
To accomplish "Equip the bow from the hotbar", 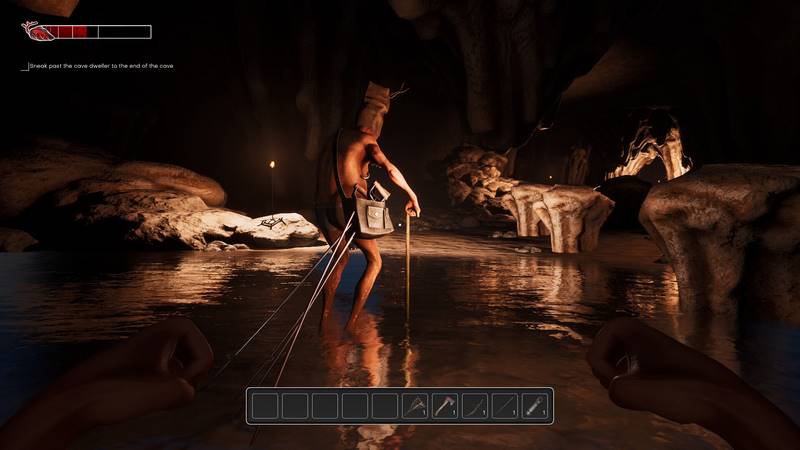I will click(x=475, y=406).
